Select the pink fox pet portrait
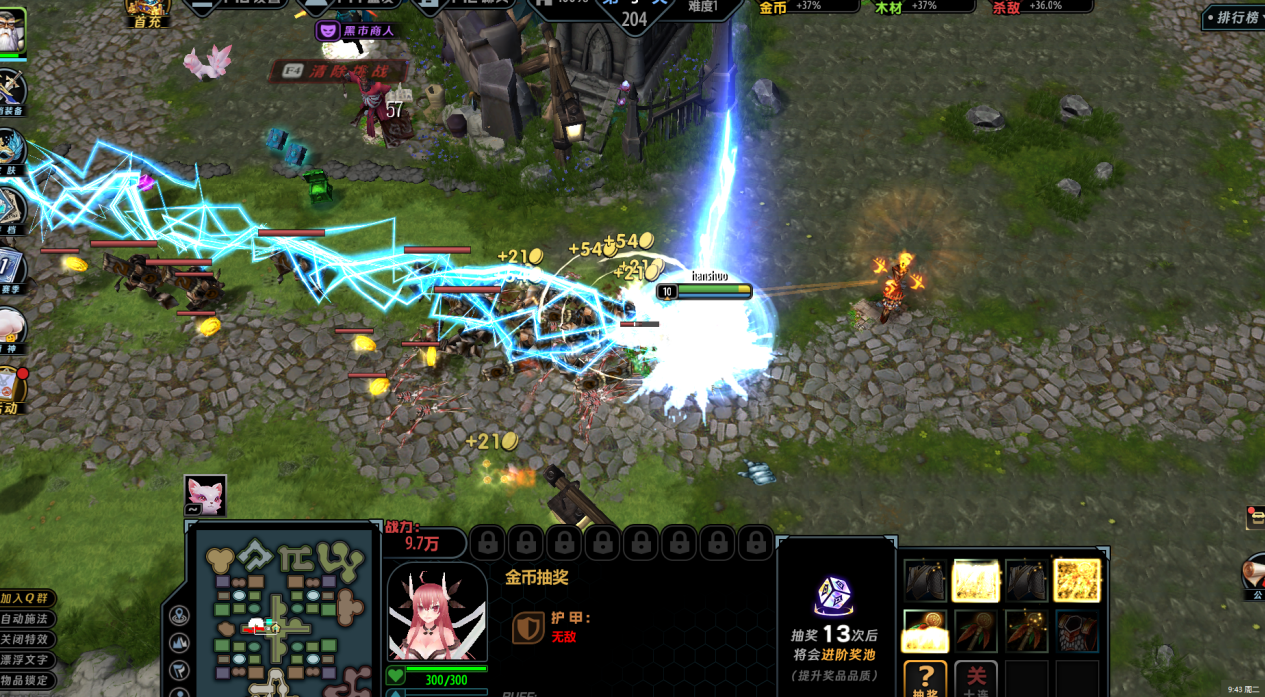 pos(205,495)
